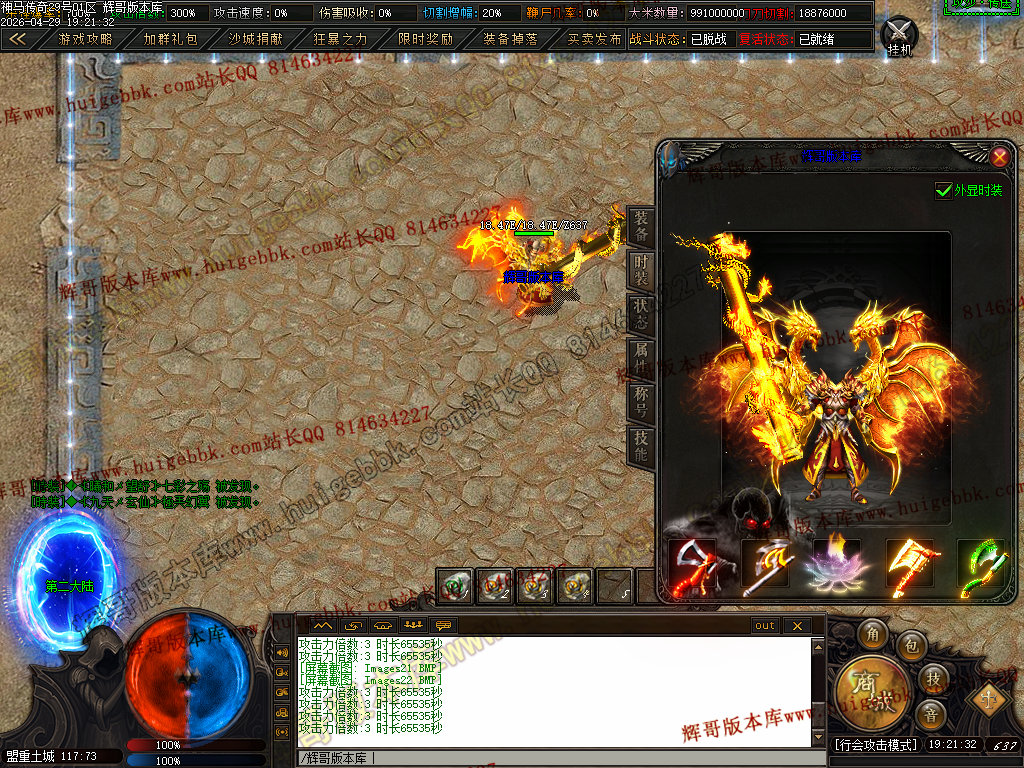
Task: Open the 包 bag round button
Action: click(911, 647)
